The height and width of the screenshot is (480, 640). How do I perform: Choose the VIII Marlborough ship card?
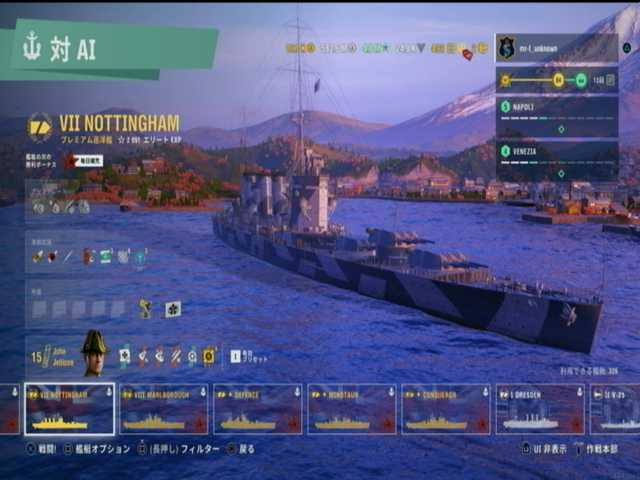(163, 409)
